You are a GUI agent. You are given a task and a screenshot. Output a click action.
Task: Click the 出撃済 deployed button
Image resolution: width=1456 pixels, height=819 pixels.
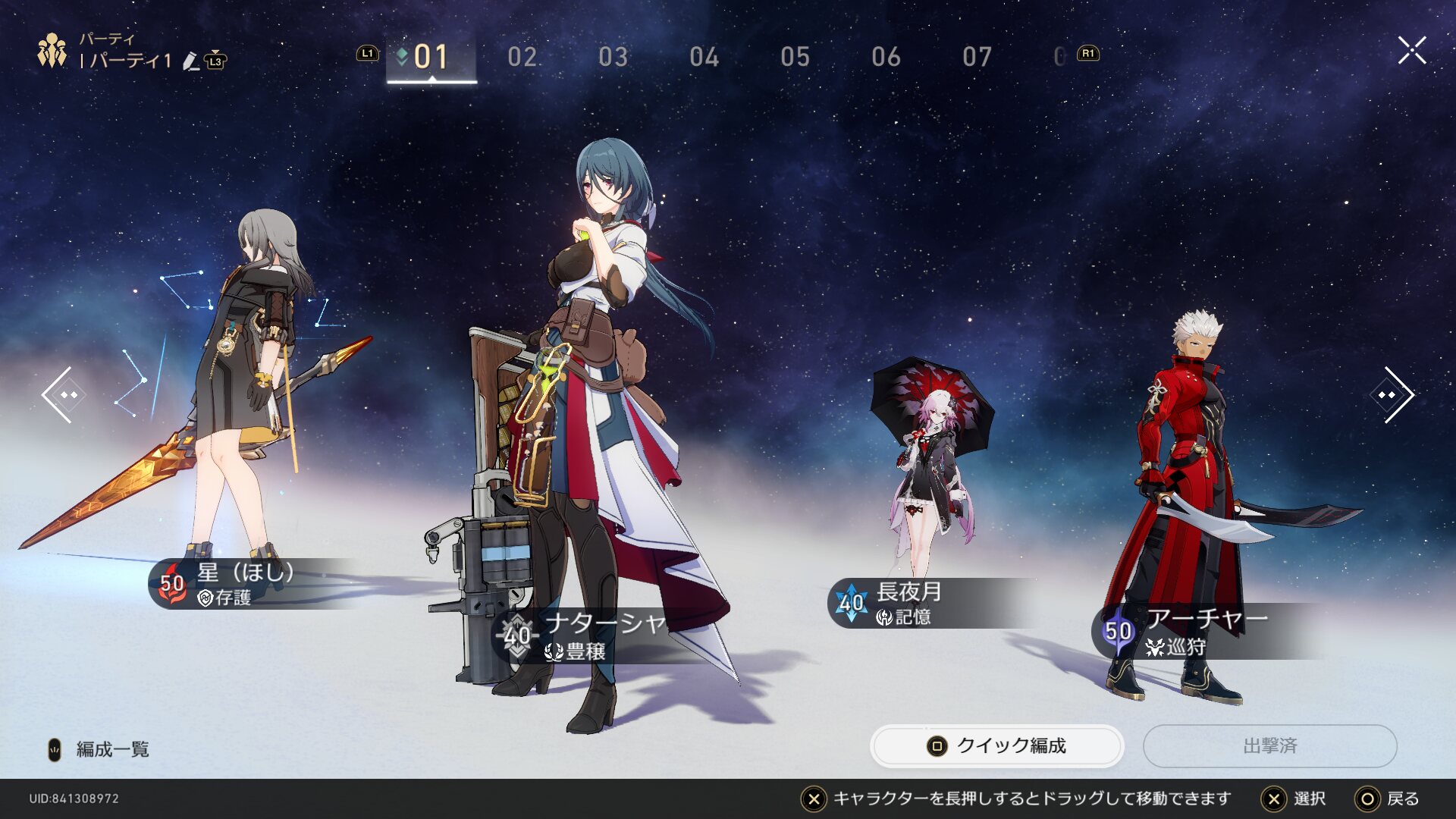coord(1269,746)
